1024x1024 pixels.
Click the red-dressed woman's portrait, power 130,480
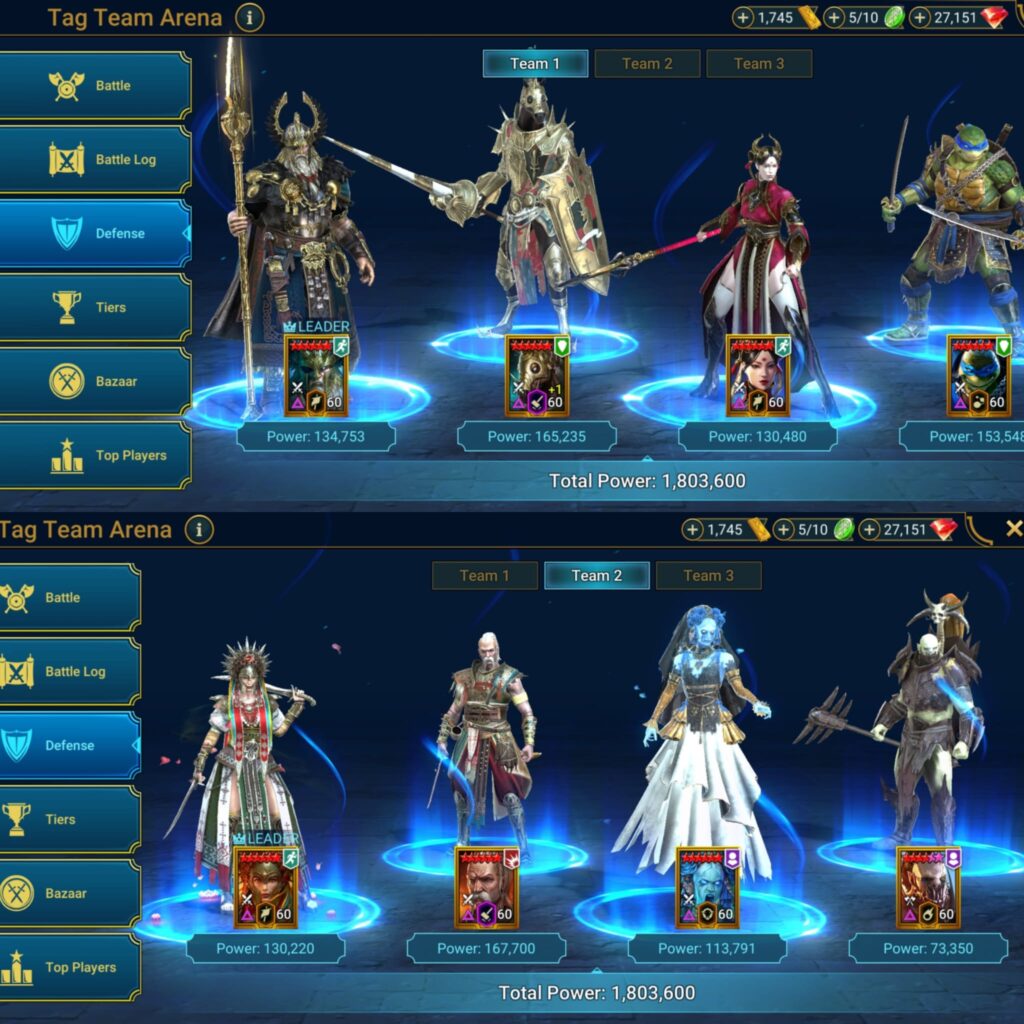coord(758,375)
